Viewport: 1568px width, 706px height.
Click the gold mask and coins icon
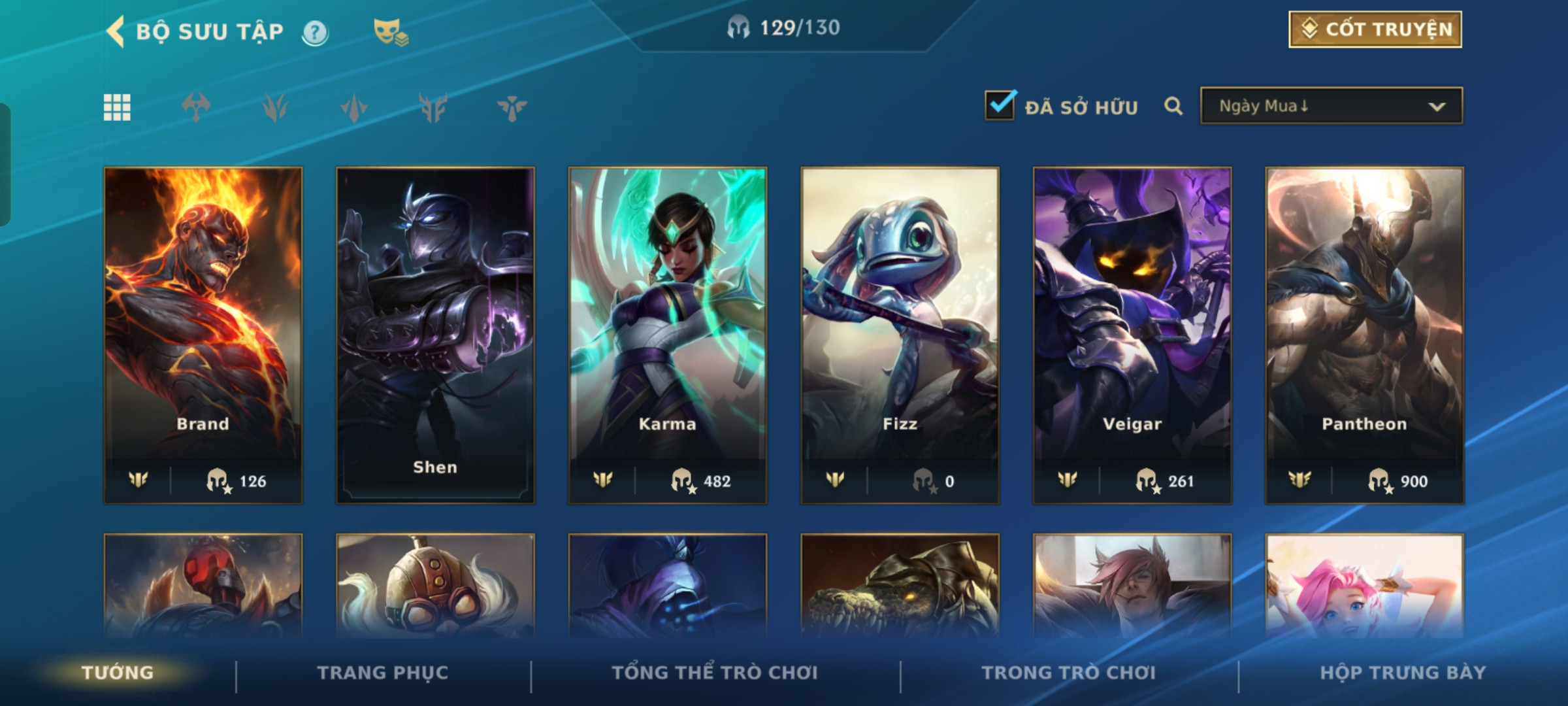tap(391, 32)
